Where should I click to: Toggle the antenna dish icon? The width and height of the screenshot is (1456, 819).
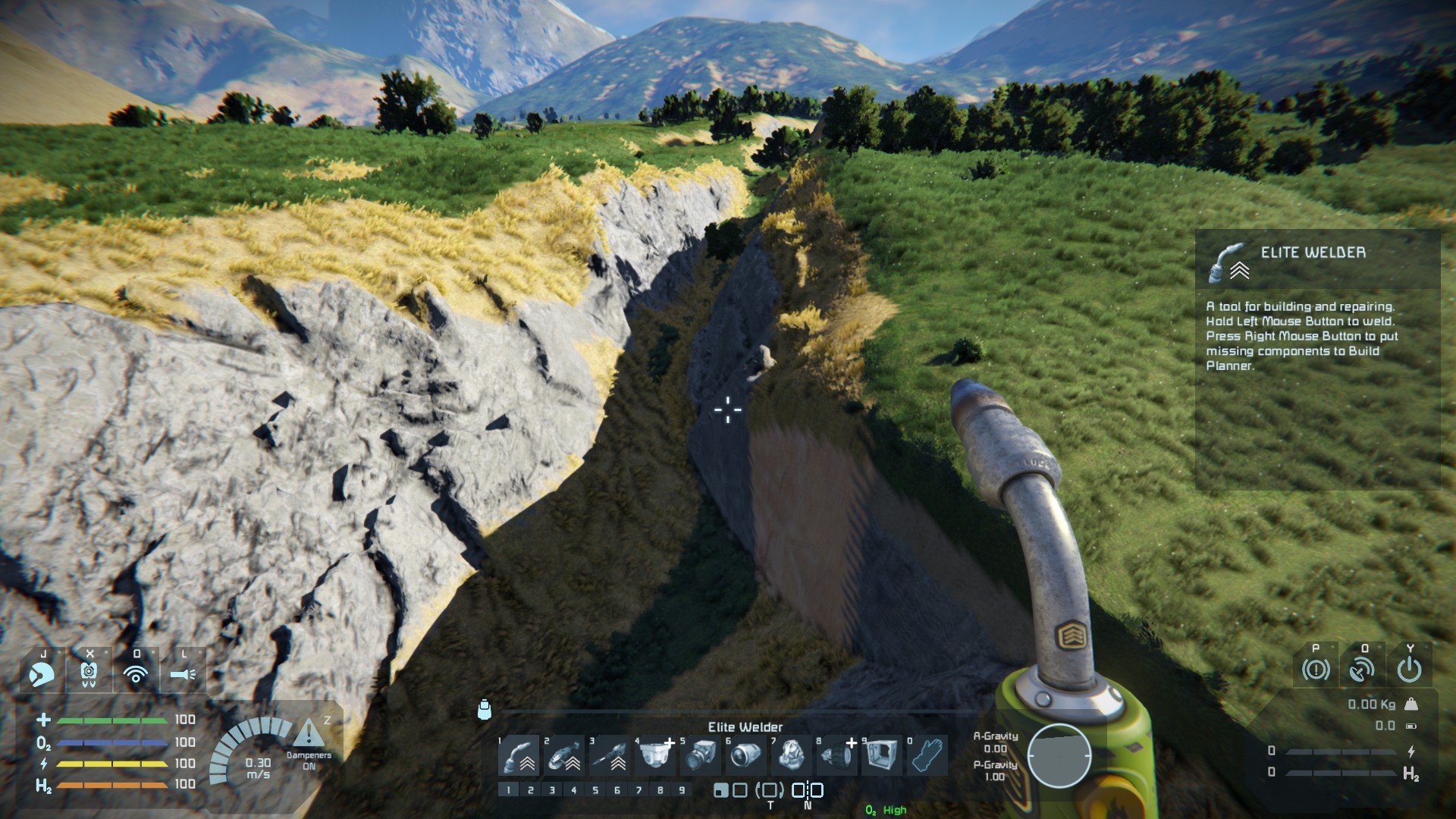coord(1362,670)
